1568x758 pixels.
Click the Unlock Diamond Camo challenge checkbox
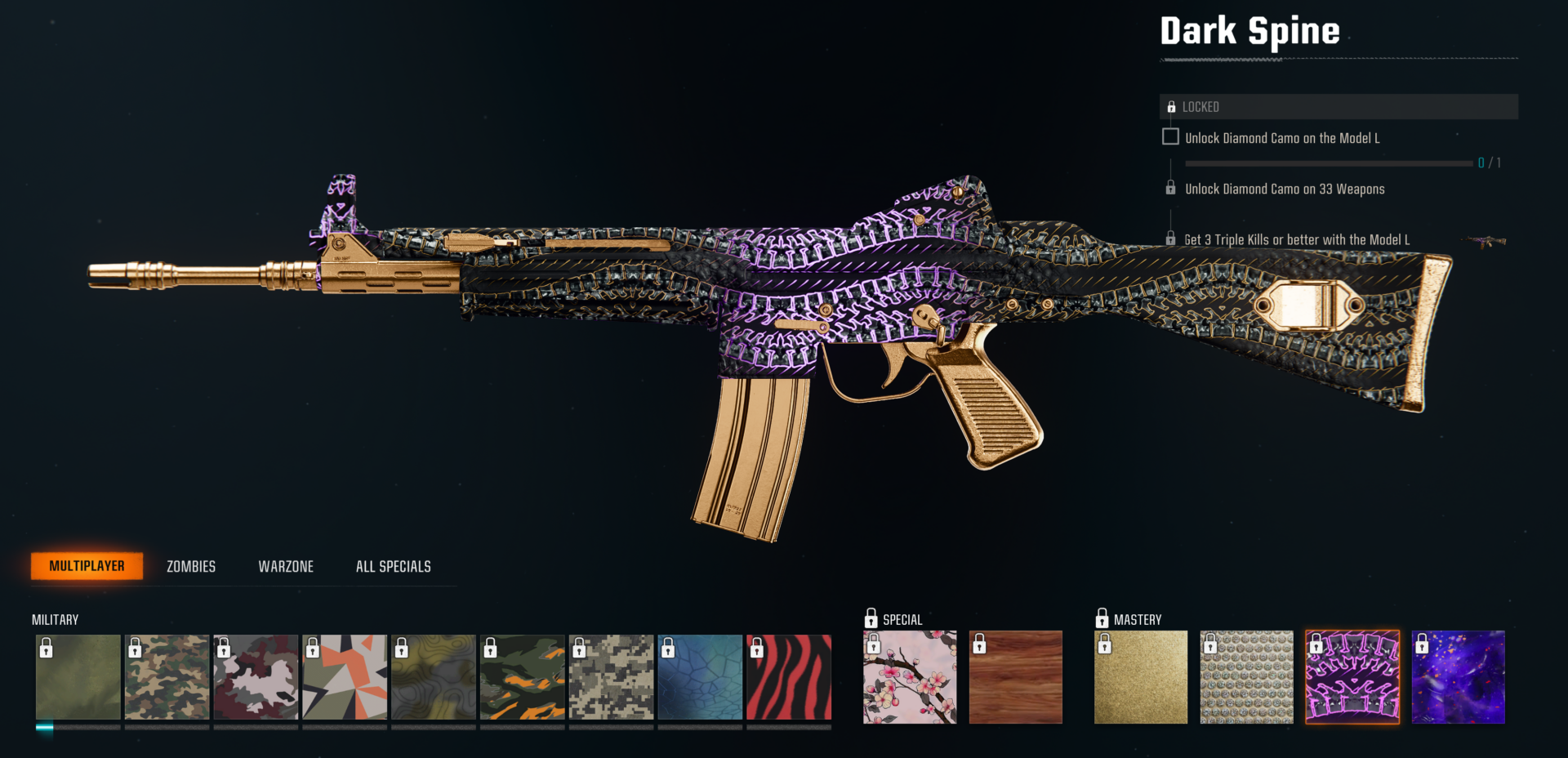(1170, 137)
